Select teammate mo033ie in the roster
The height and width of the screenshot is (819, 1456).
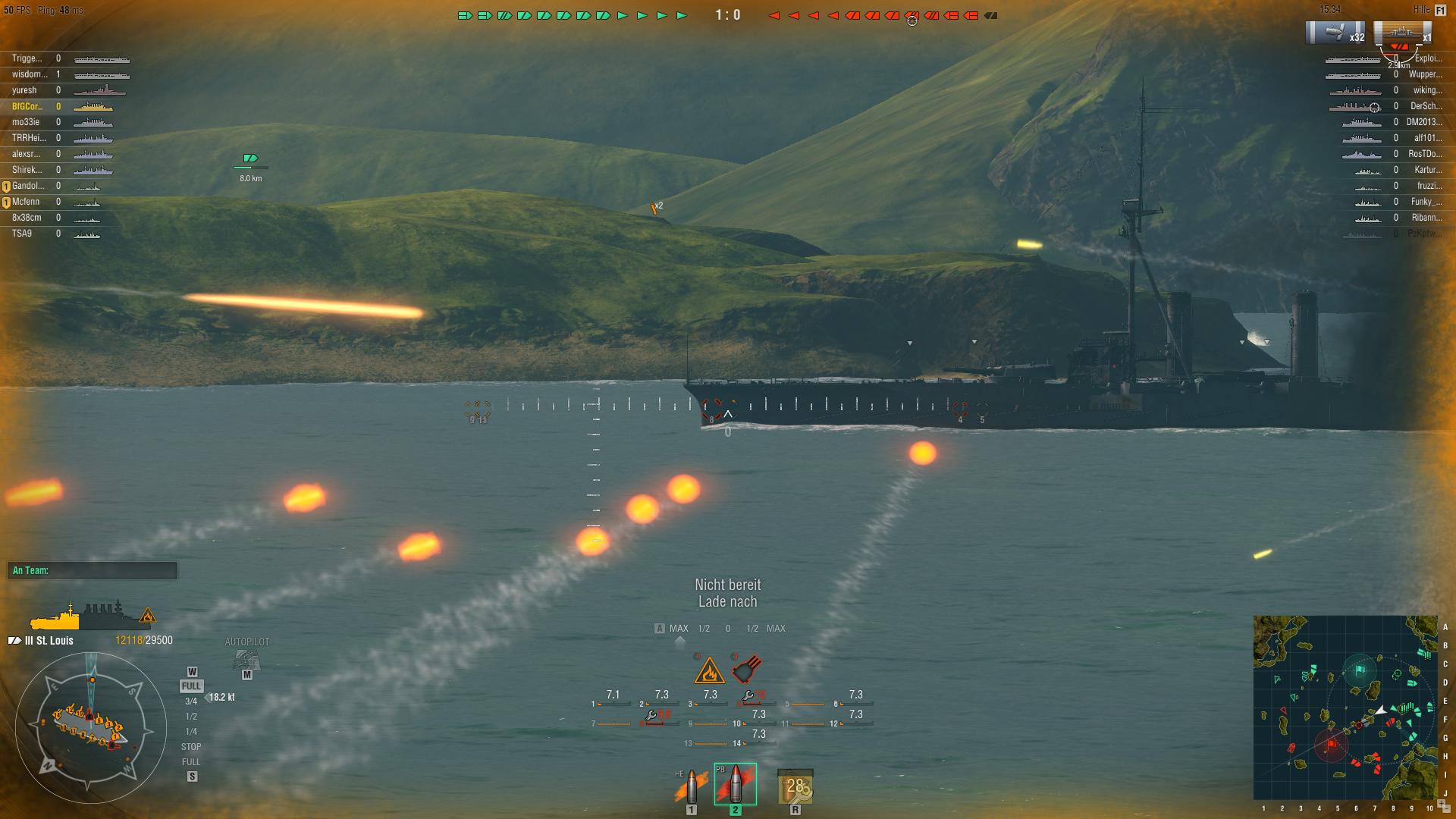[x=26, y=122]
